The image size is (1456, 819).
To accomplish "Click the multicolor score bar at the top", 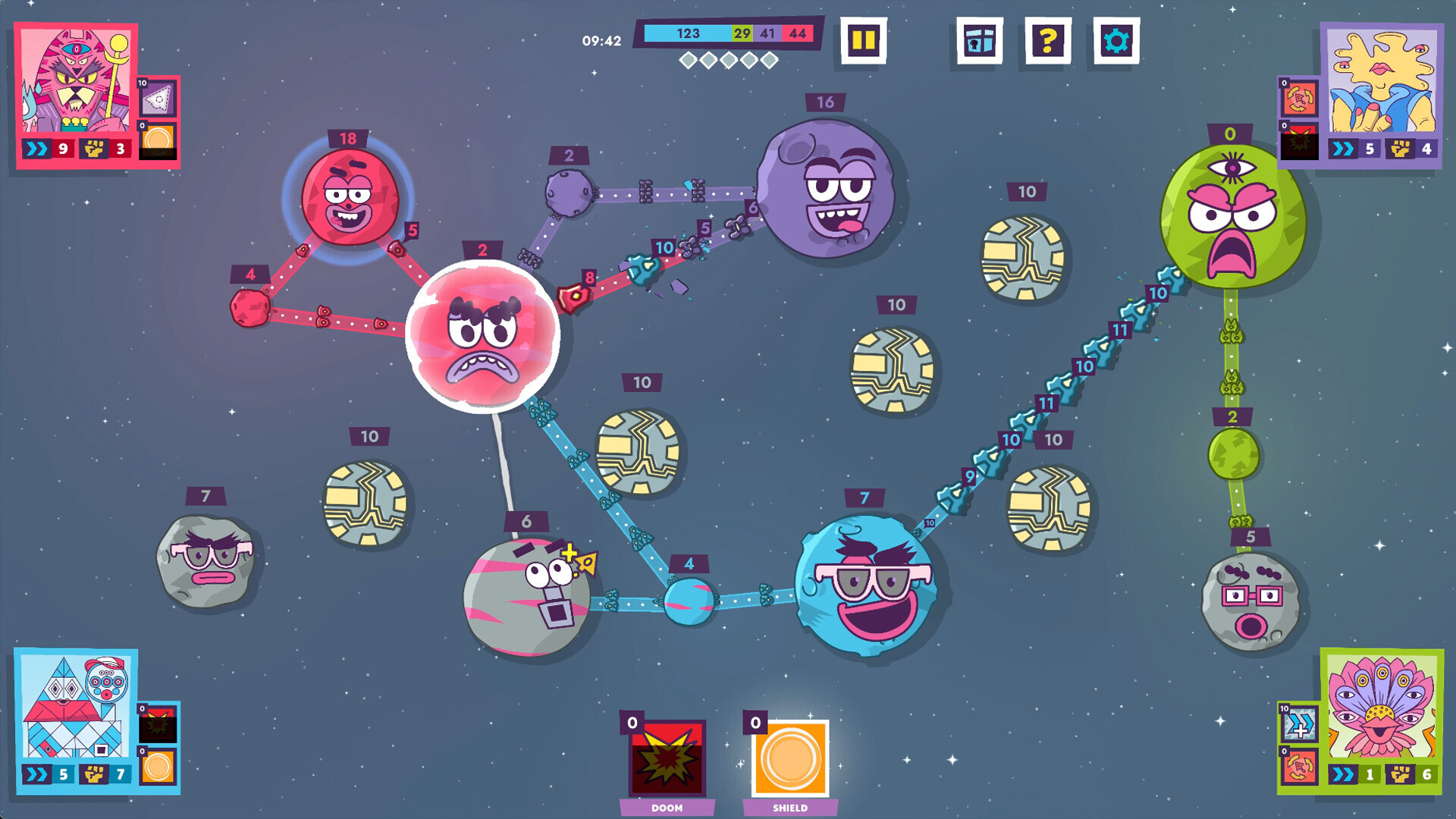I will pos(728,33).
